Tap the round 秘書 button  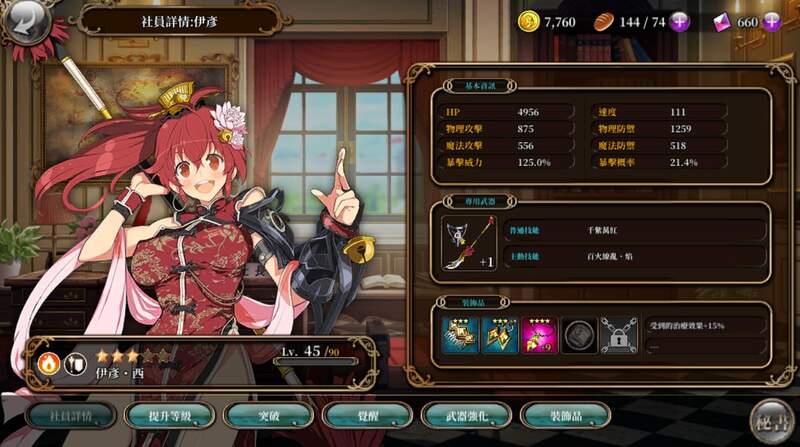click(x=771, y=416)
